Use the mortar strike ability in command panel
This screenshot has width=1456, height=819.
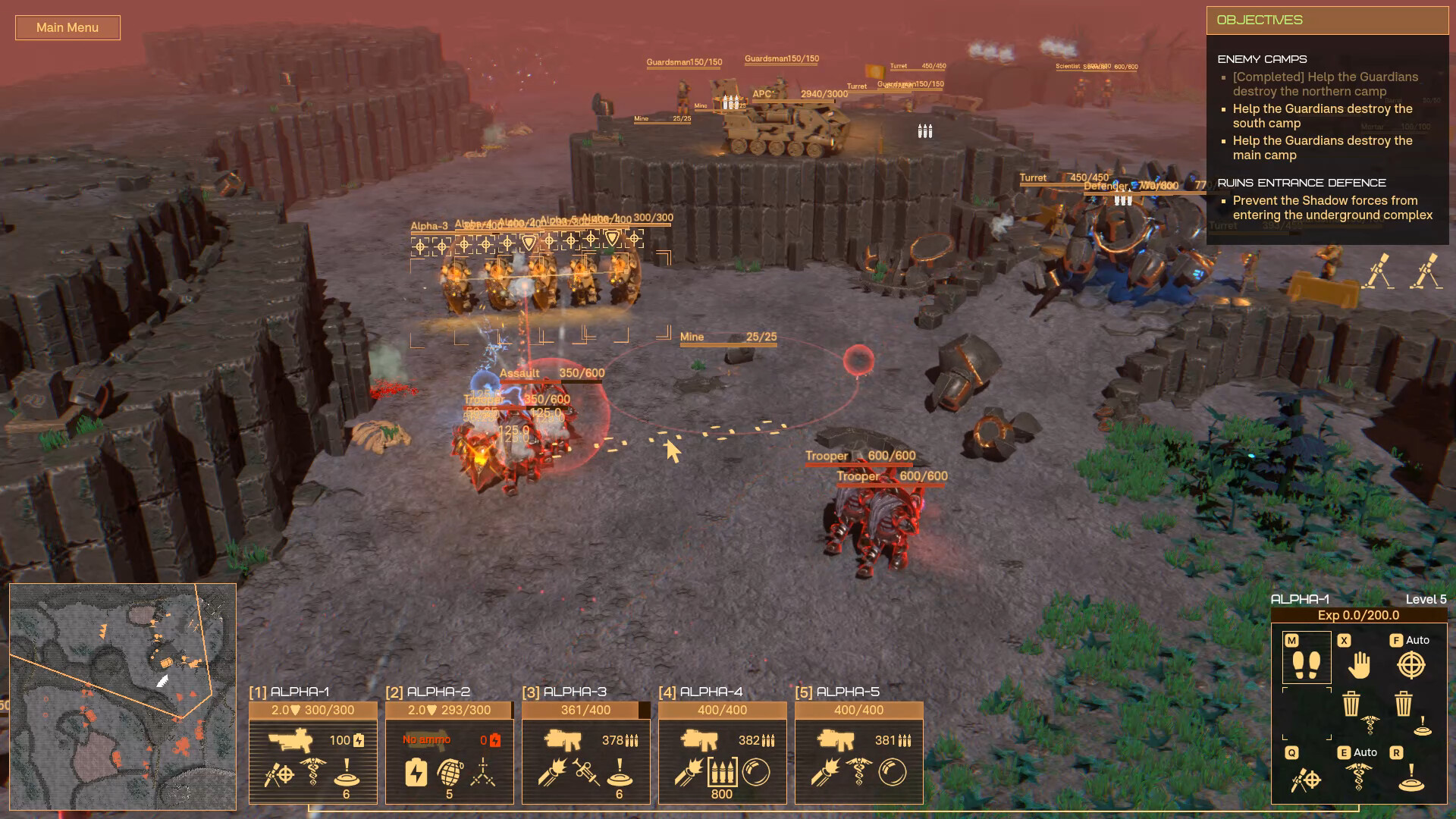tap(1306, 779)
